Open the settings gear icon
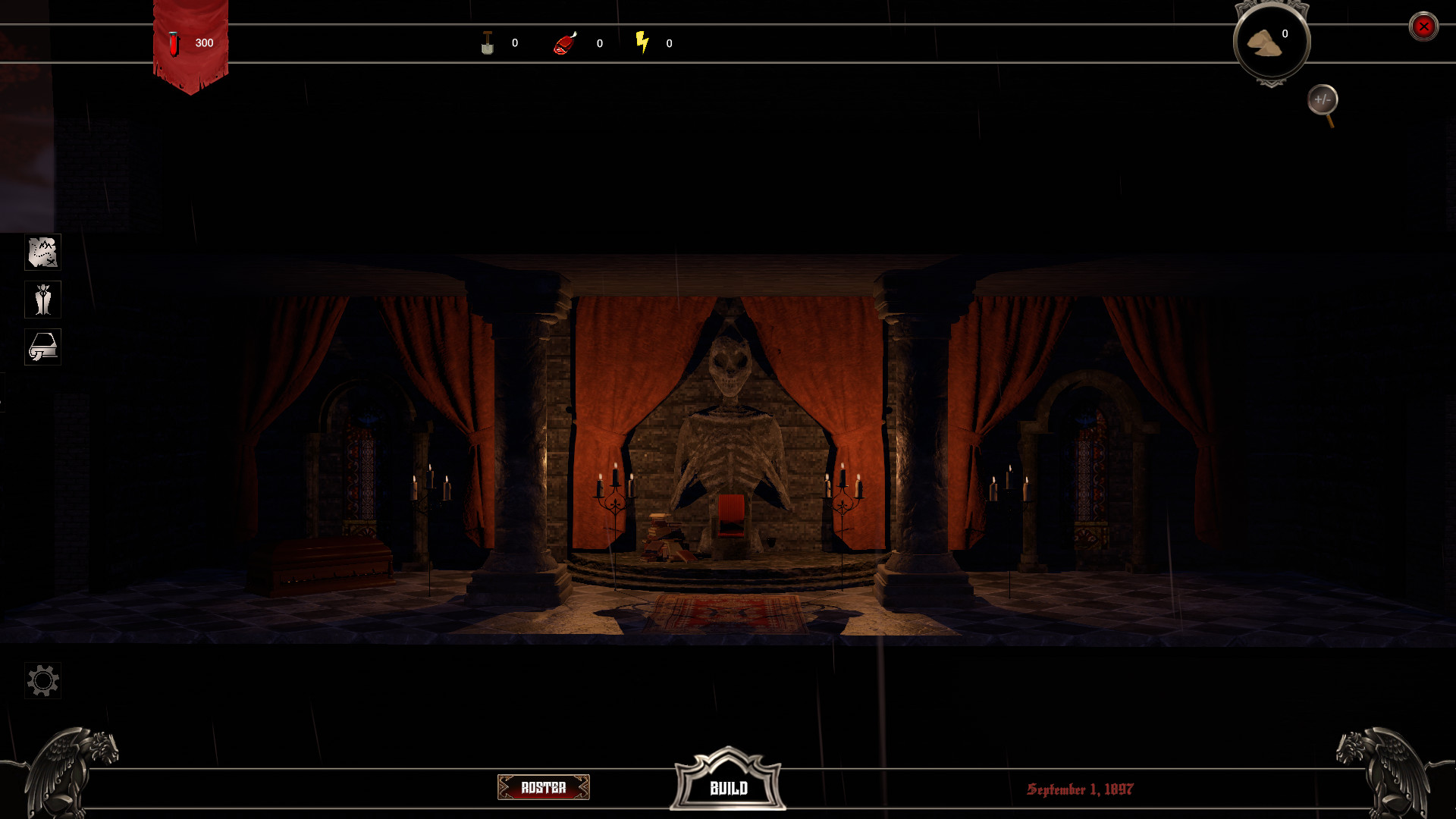This screenshot has height=819, width=1456. click(43, 680)
